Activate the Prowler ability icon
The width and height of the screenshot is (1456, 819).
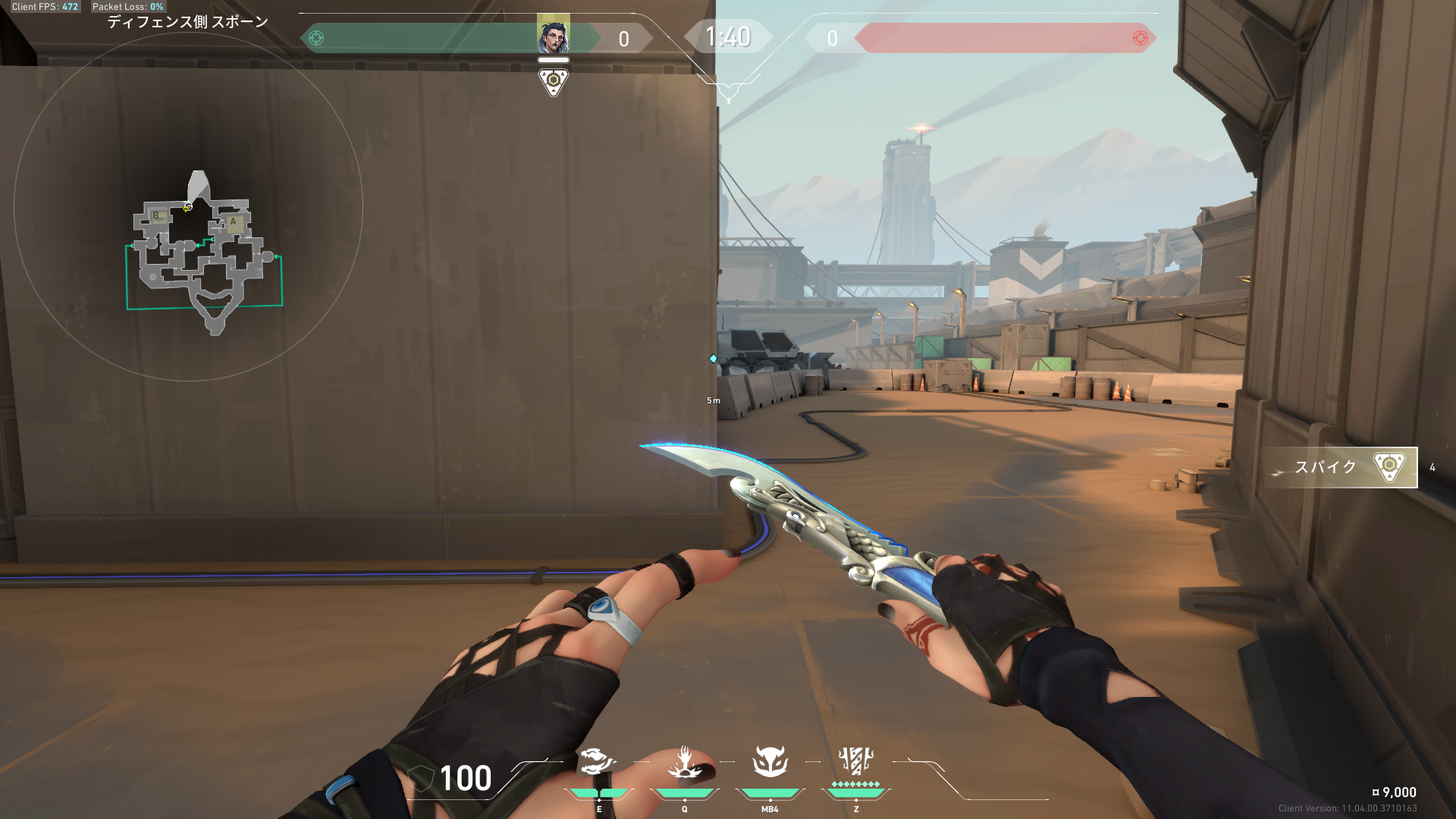coord(596,762)
